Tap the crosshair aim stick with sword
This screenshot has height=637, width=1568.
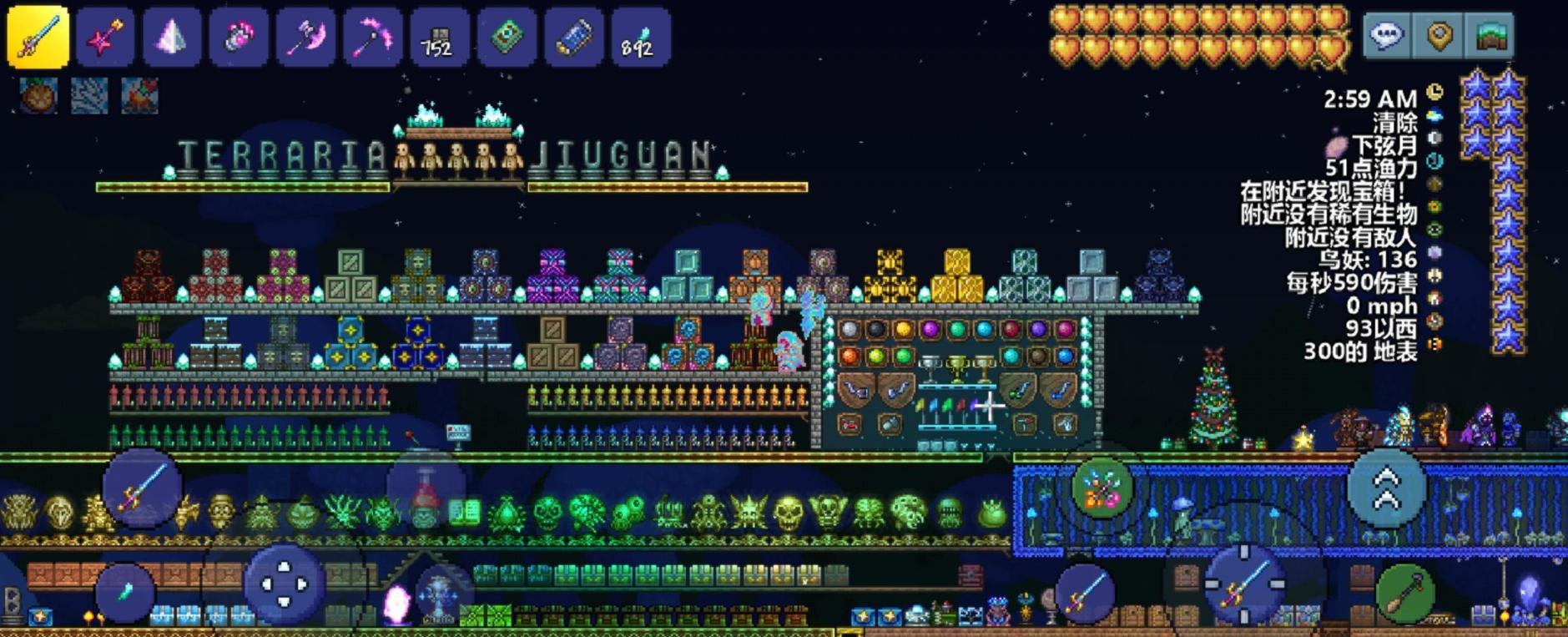pos(1244,584)
